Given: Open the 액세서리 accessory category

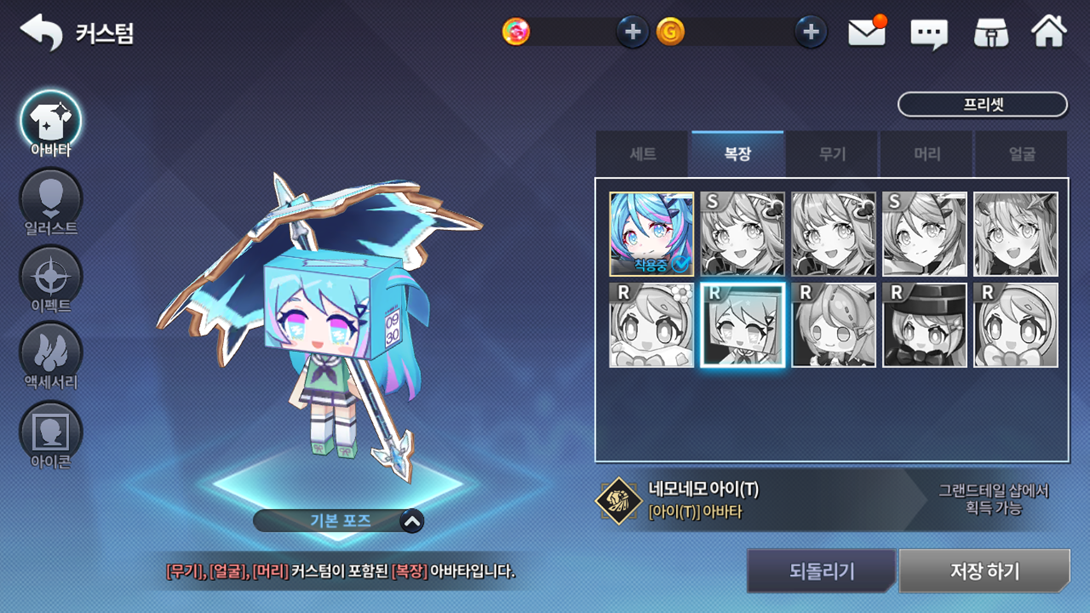Looking at the screenshot, I should click(x=51, y=358).
